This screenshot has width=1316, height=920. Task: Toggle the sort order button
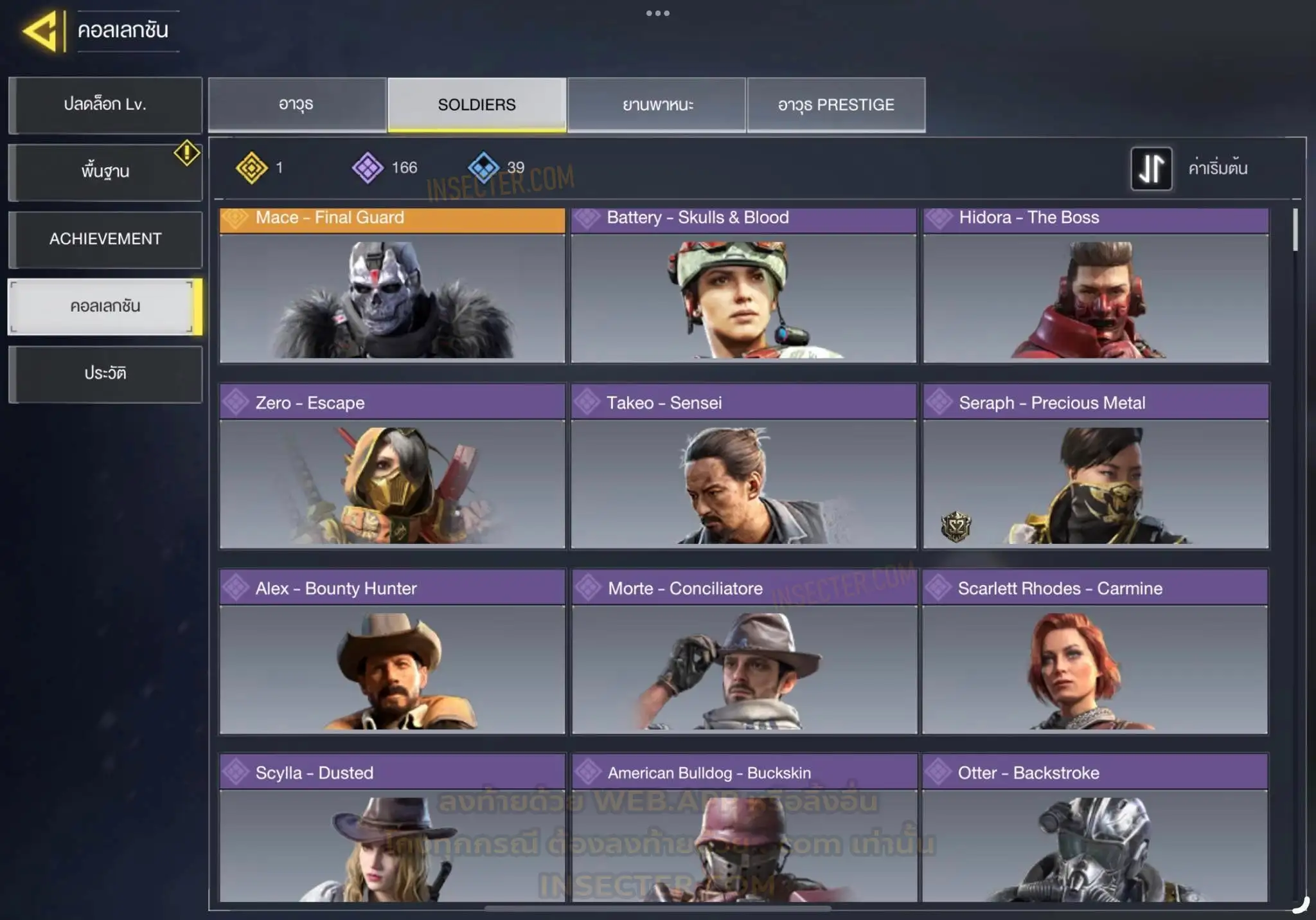coord(1151,168)
